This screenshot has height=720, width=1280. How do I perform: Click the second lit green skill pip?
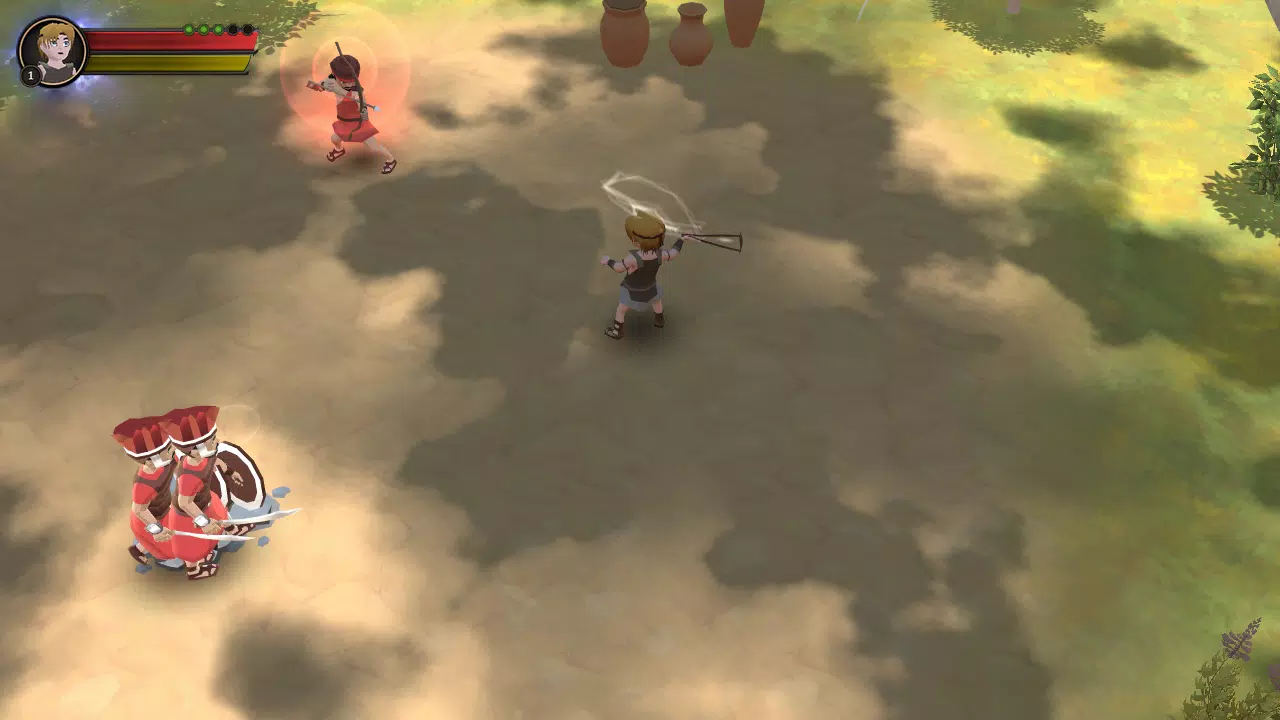tap(204, 29)
